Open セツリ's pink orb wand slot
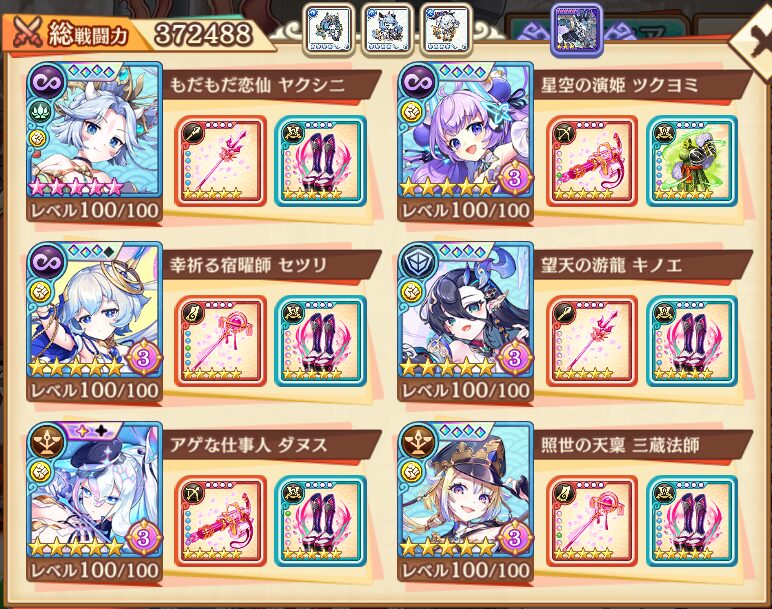Image resolution: width=772 pixels, height=609 pixels. pyautogui.click(x=219, y=340)
